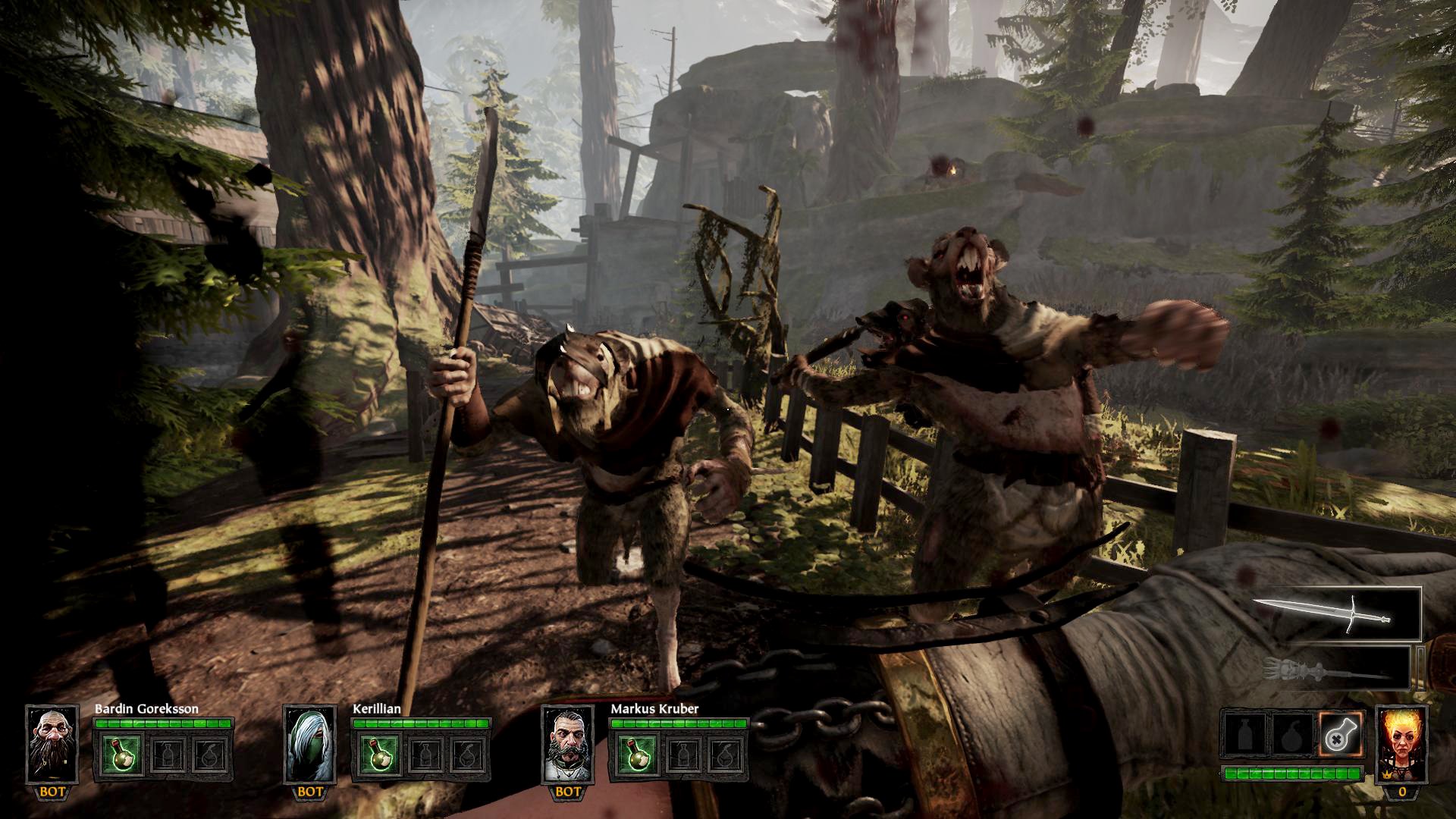Screen dimensions: 1456x819
Task: Select Bardin's healing potion icon
Action: click(x=121, y=755)
